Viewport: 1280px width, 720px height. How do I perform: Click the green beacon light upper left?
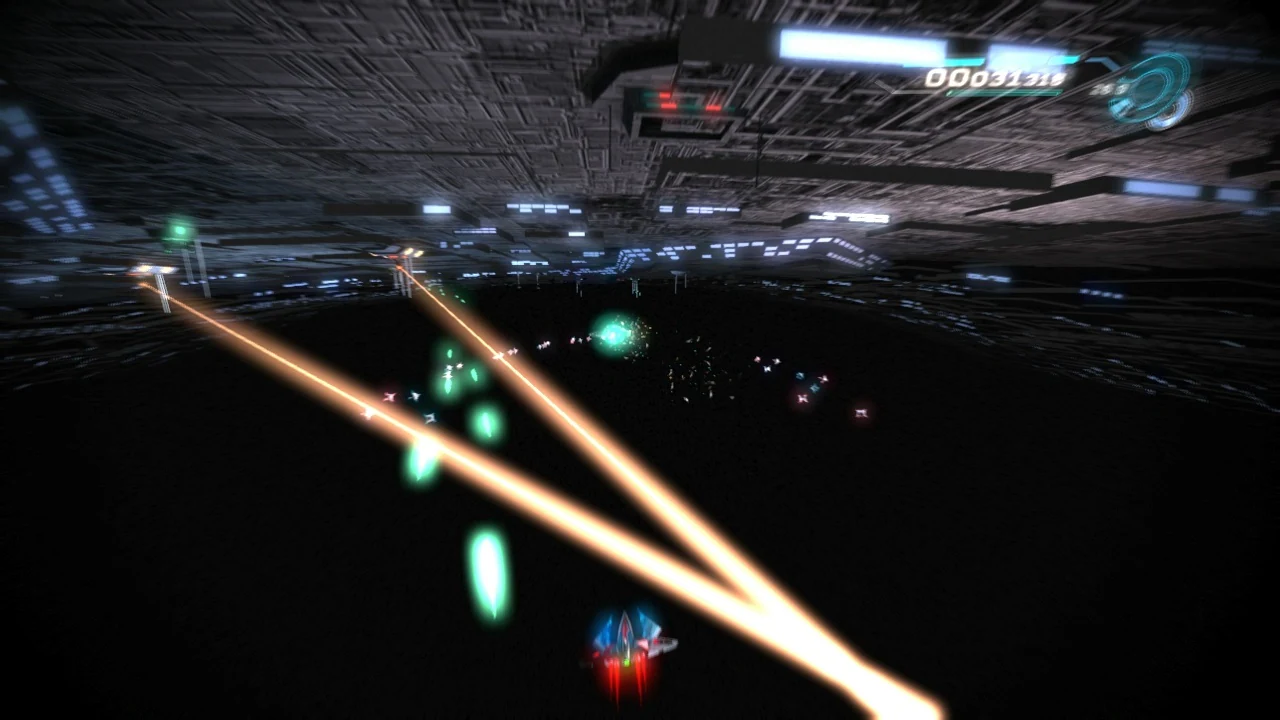(181, 228)
